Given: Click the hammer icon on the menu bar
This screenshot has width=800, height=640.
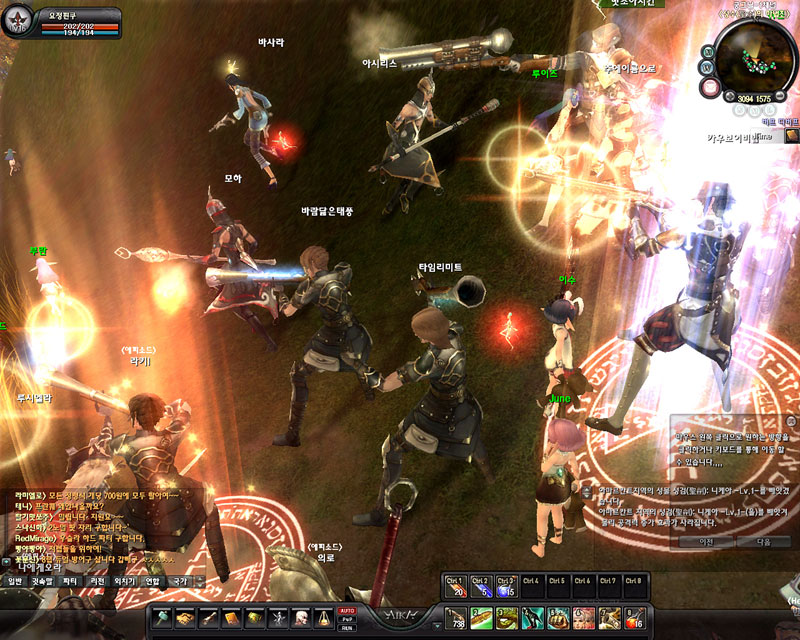Looking at the screenshot, I should tap(163, 617).
